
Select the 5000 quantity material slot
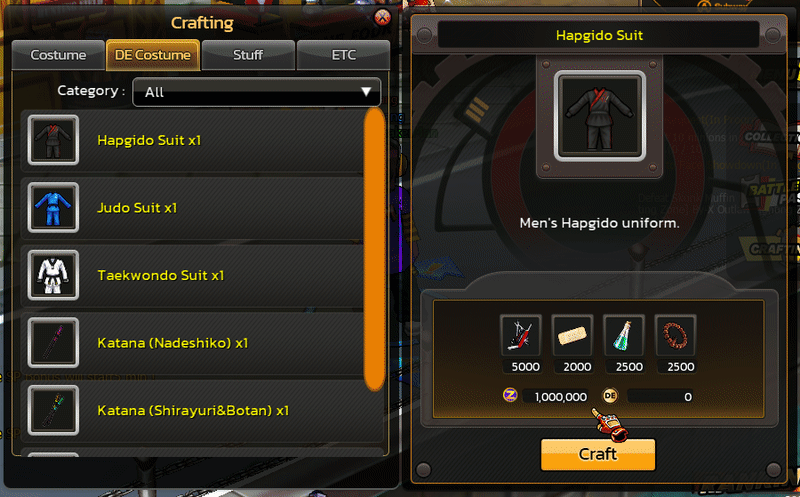click(521, 335)
